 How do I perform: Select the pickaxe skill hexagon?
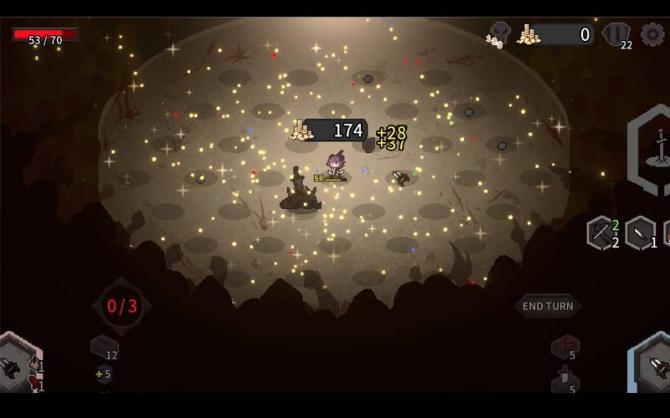coord(602,233)
